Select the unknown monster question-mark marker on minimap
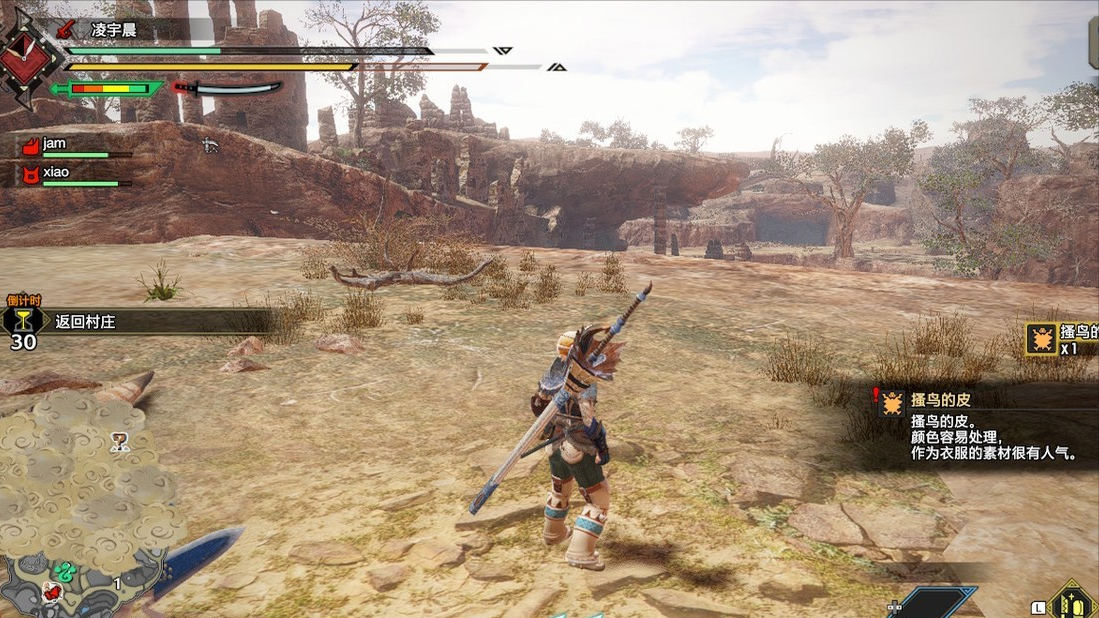This screenshot has width=1099, height=618. click(x=120, y=440)
